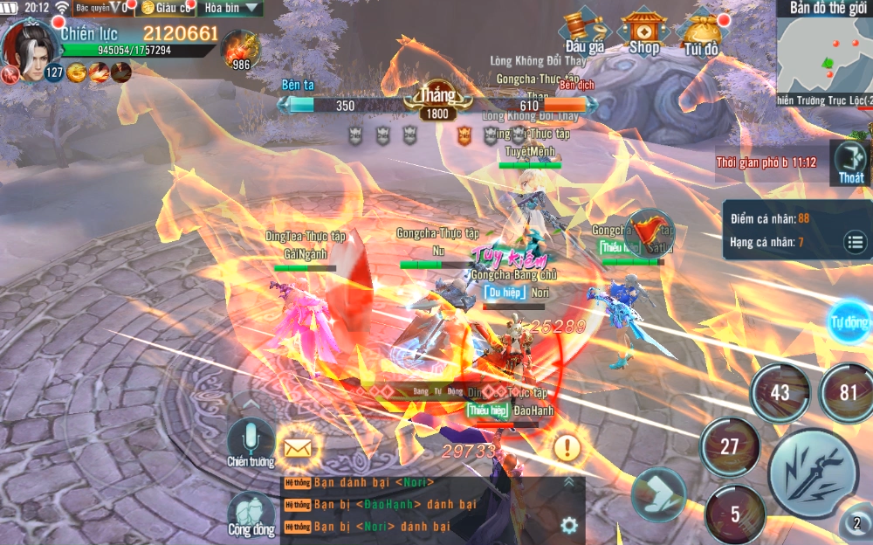Activate the dash boot skill
Viewport: 873px width, 545px height.
[x=658, y=494]
